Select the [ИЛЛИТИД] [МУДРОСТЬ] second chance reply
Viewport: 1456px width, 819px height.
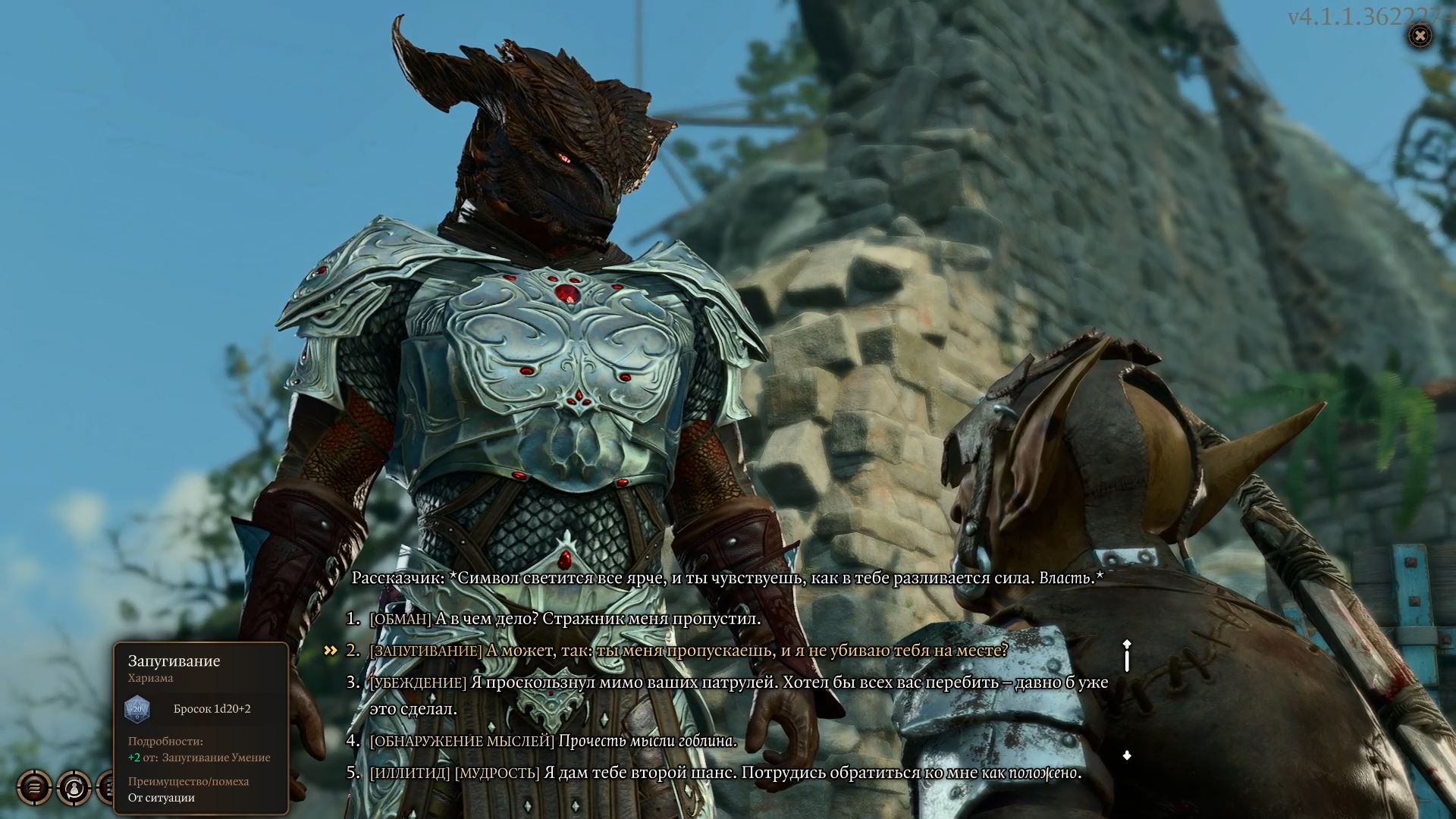point(724,773)
